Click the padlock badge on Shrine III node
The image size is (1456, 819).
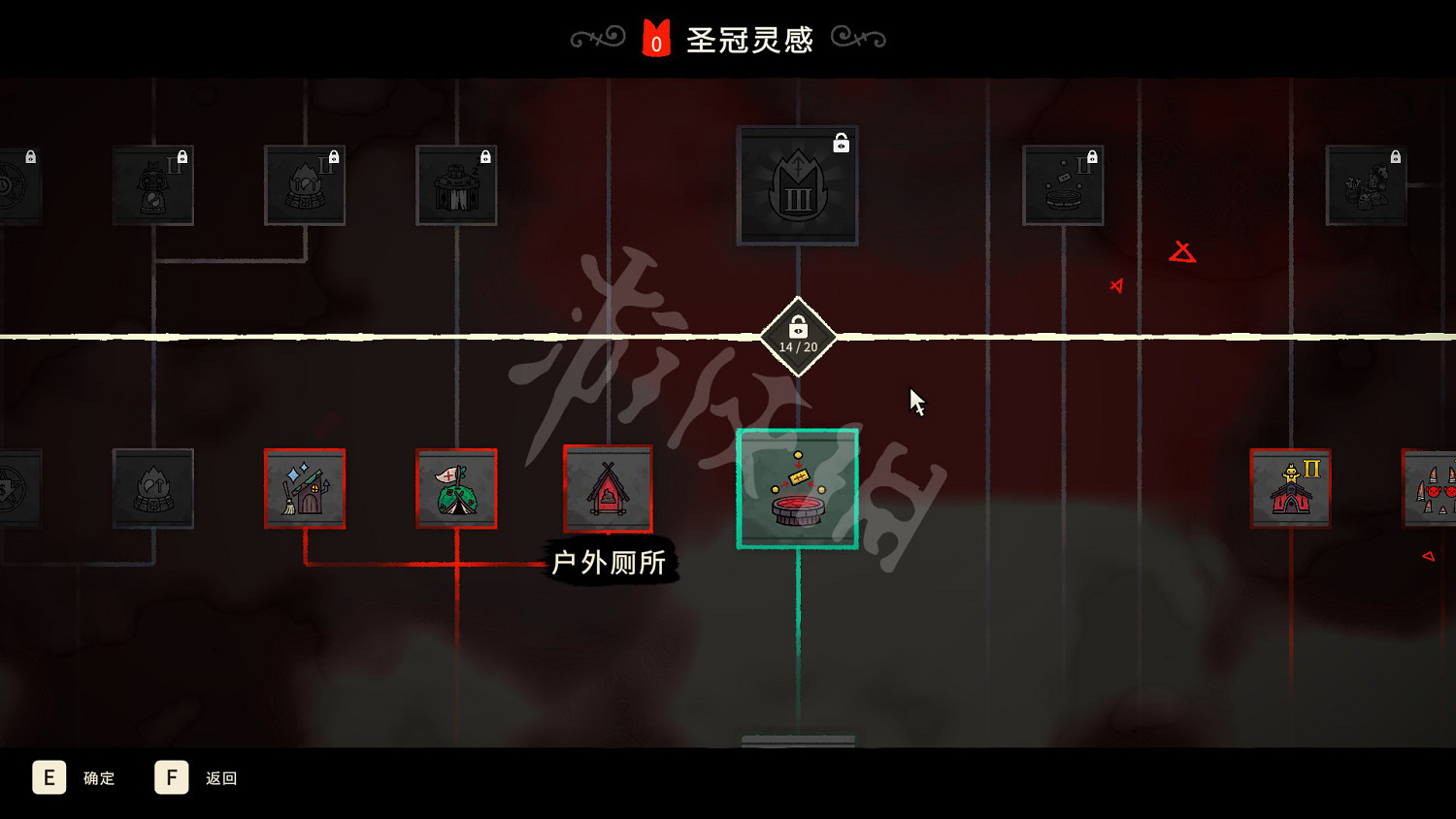point(841,143)
